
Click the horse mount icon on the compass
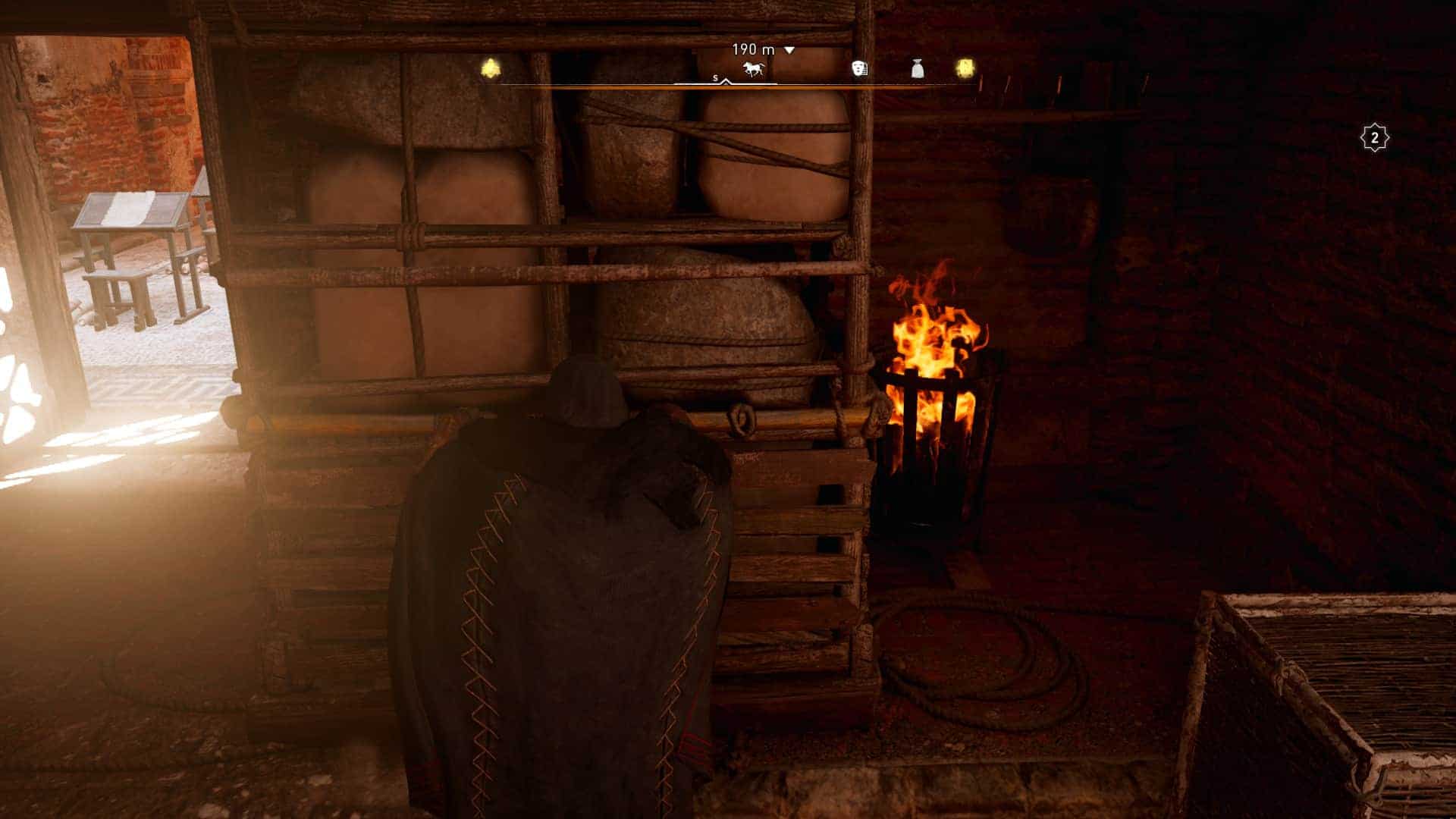pos(752,70)
